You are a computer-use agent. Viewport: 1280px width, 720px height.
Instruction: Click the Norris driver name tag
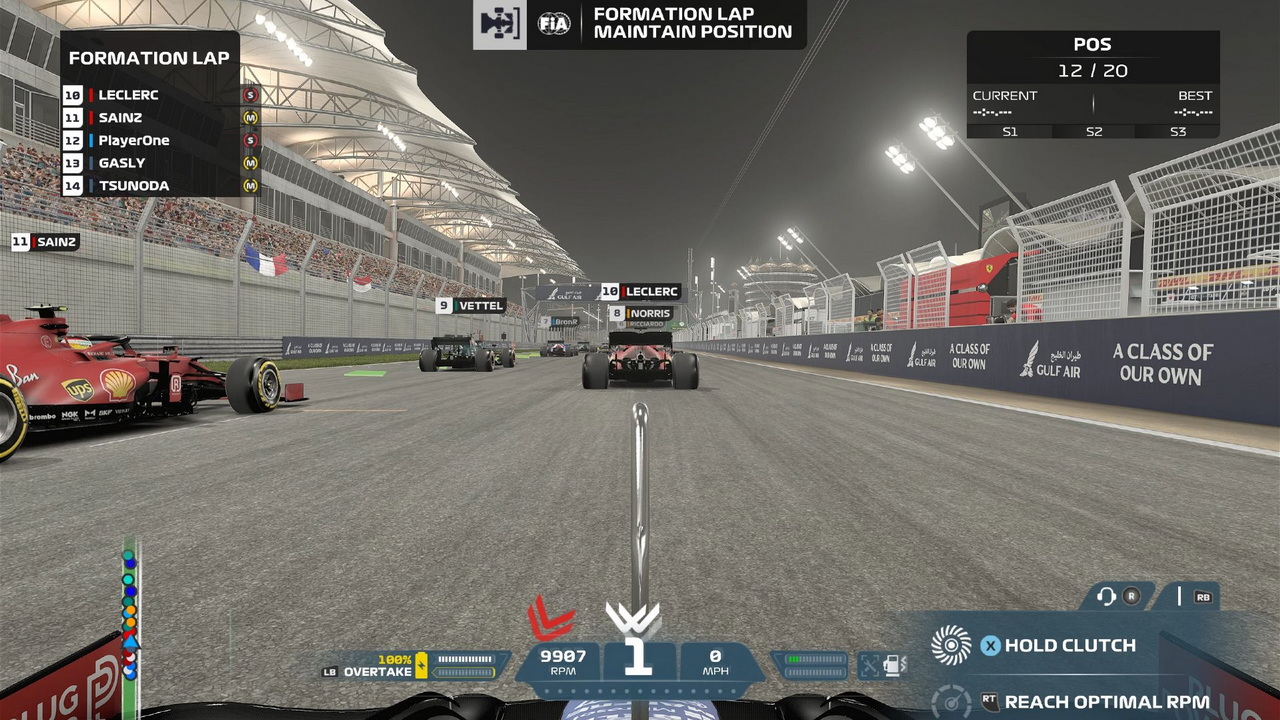[640, 314]
